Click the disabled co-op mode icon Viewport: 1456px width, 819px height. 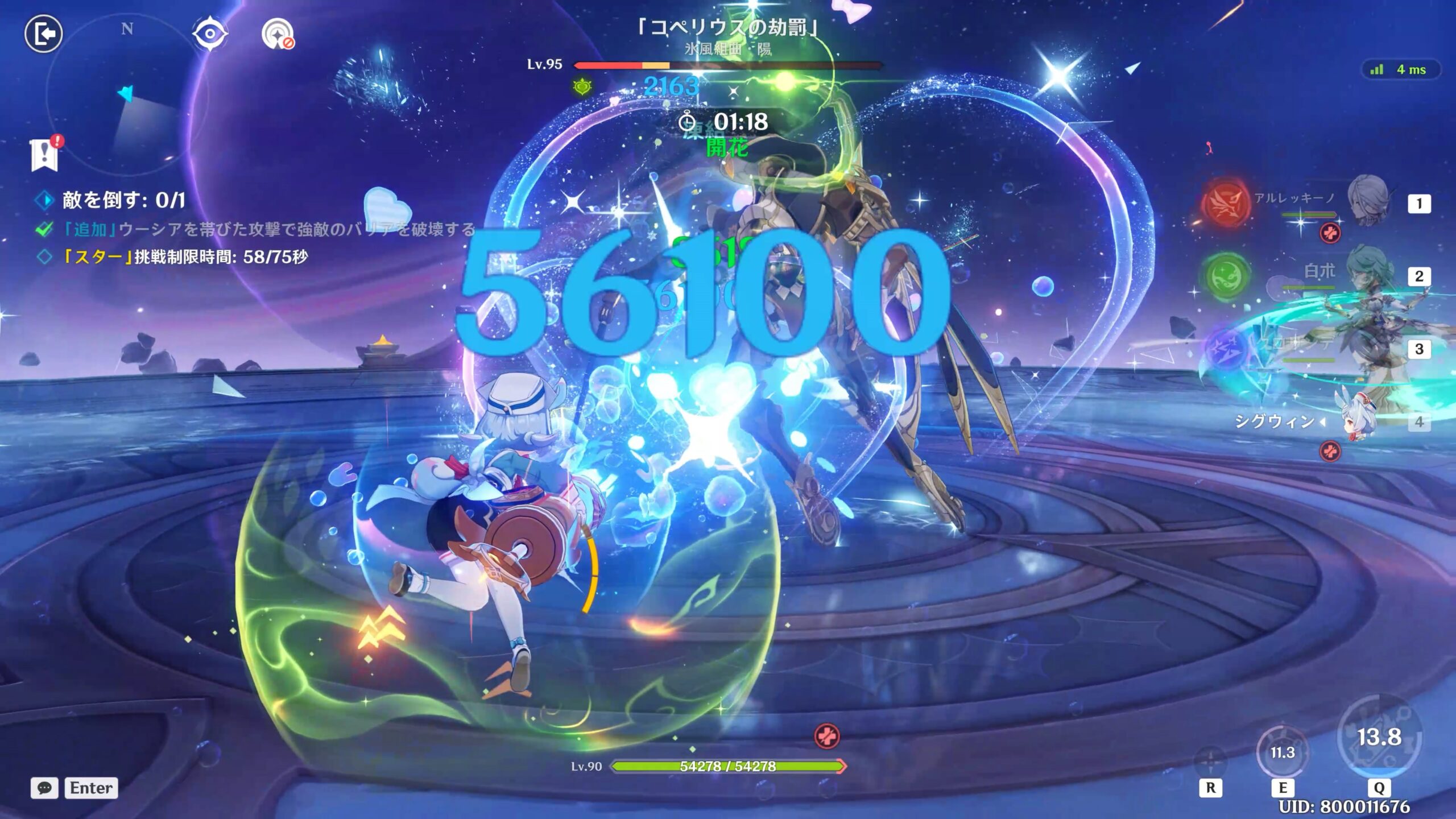pyautogui.click(x=278, y=34)
